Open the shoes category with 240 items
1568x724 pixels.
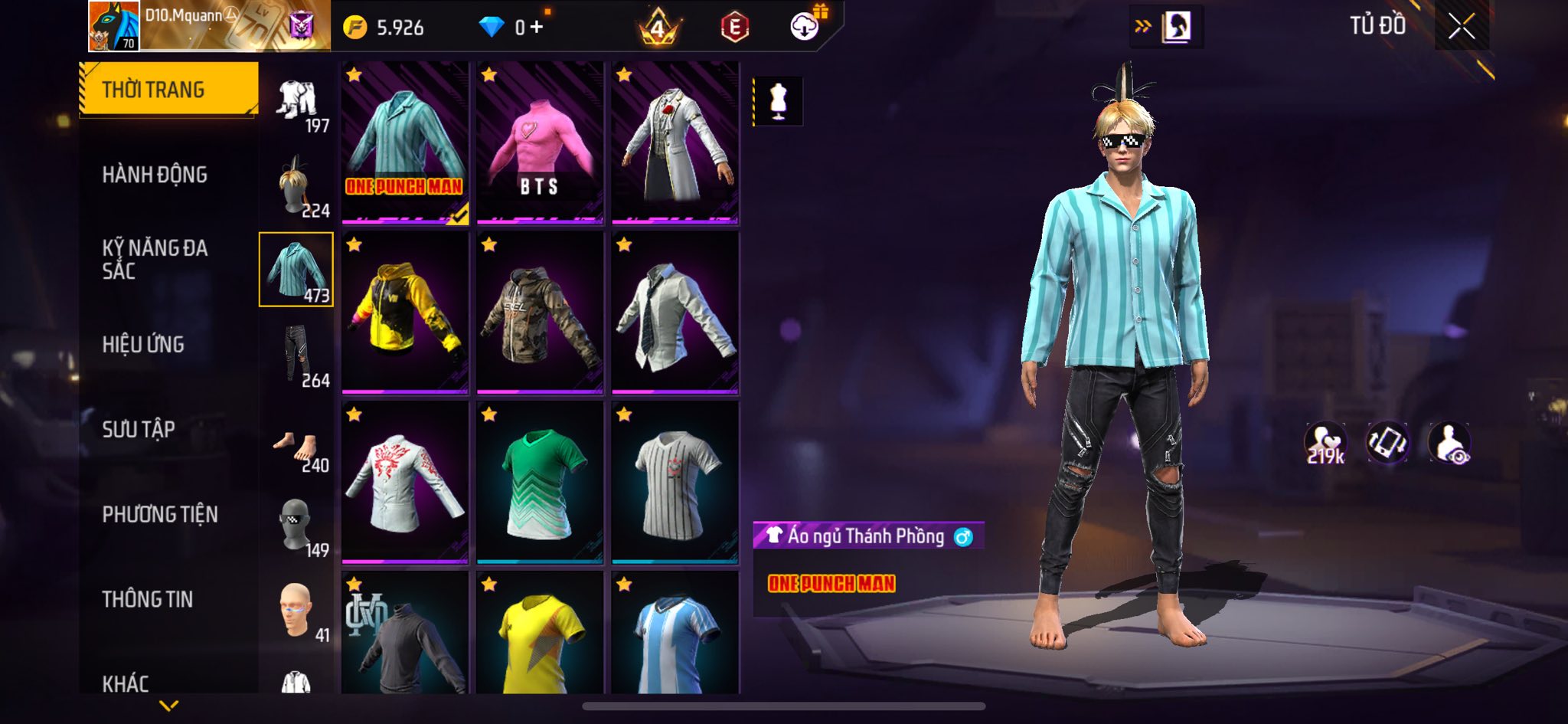pyautogui.click(x=297, y=448)
